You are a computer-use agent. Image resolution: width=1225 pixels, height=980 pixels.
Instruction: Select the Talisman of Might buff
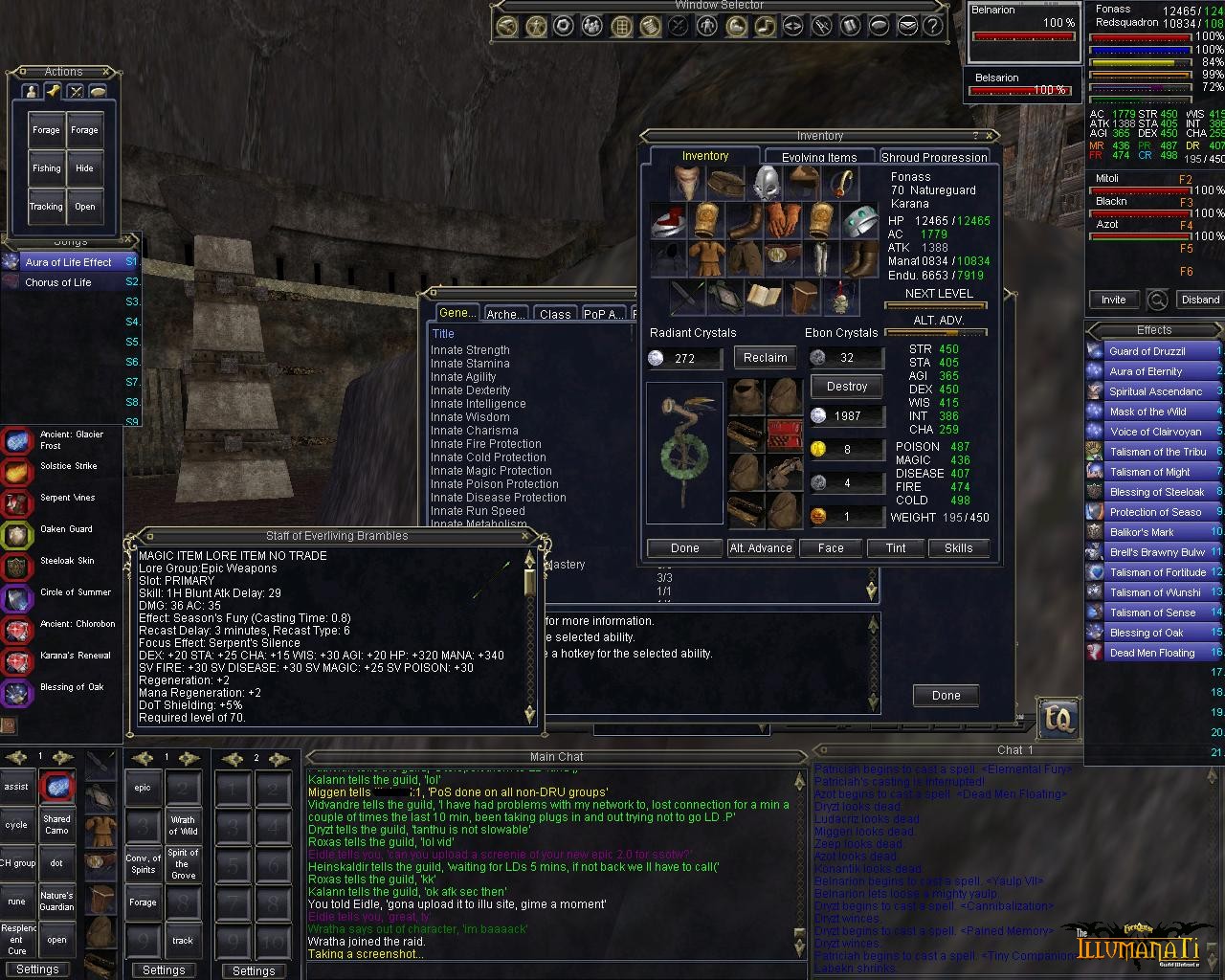coord(1149,472)
